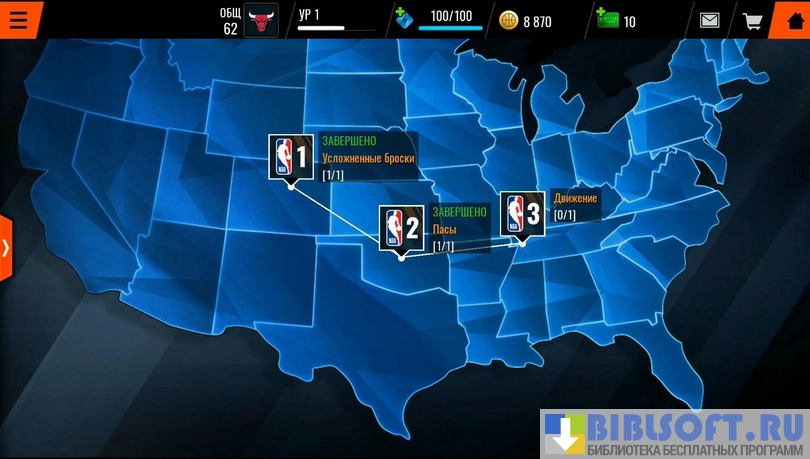Add more energy with the plus icon
The height and width of the screenshot is (459, 810).
[404, 18]
